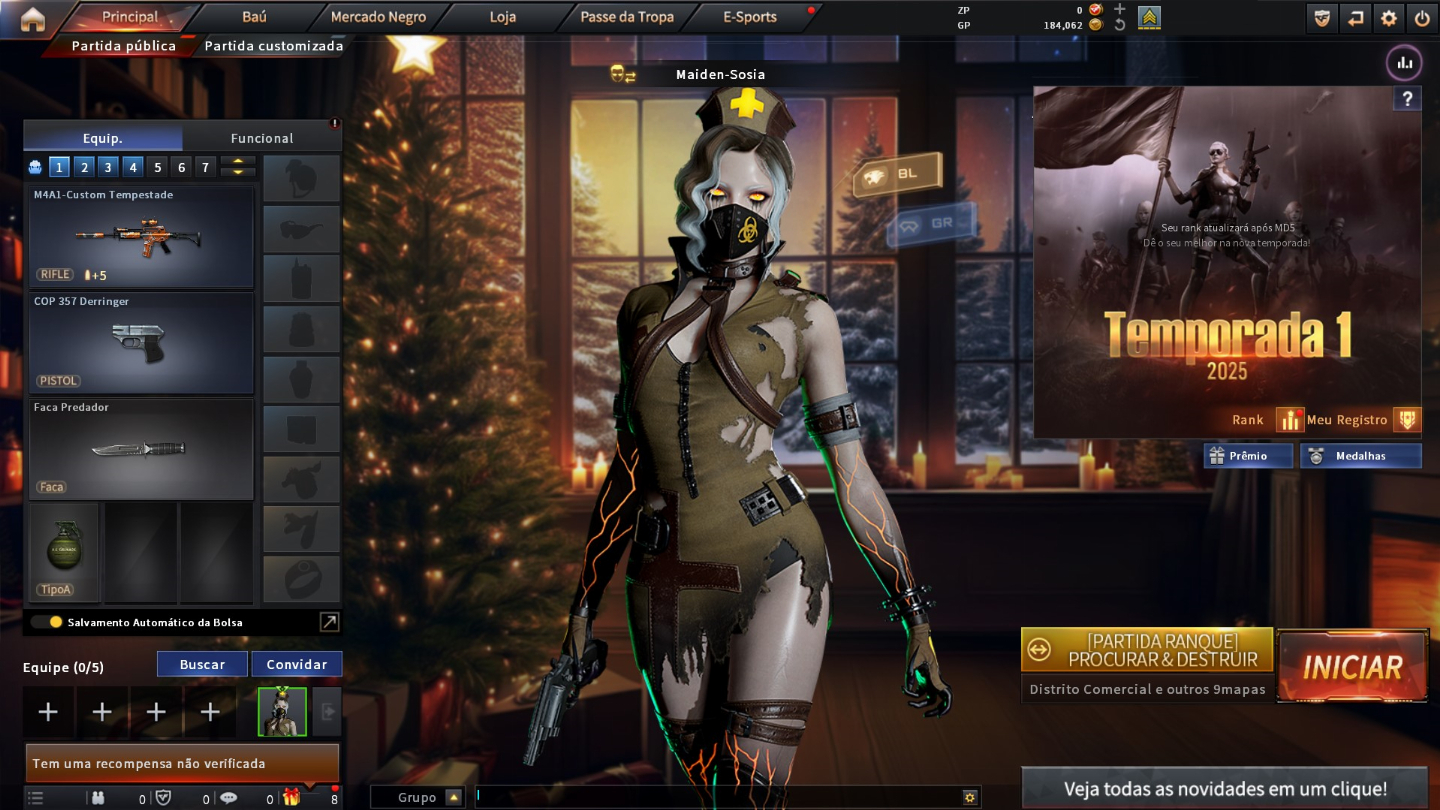Select the COP 357 Derringer pistol slot
This screenshot has width=1440, height=810.
[141, 343]
